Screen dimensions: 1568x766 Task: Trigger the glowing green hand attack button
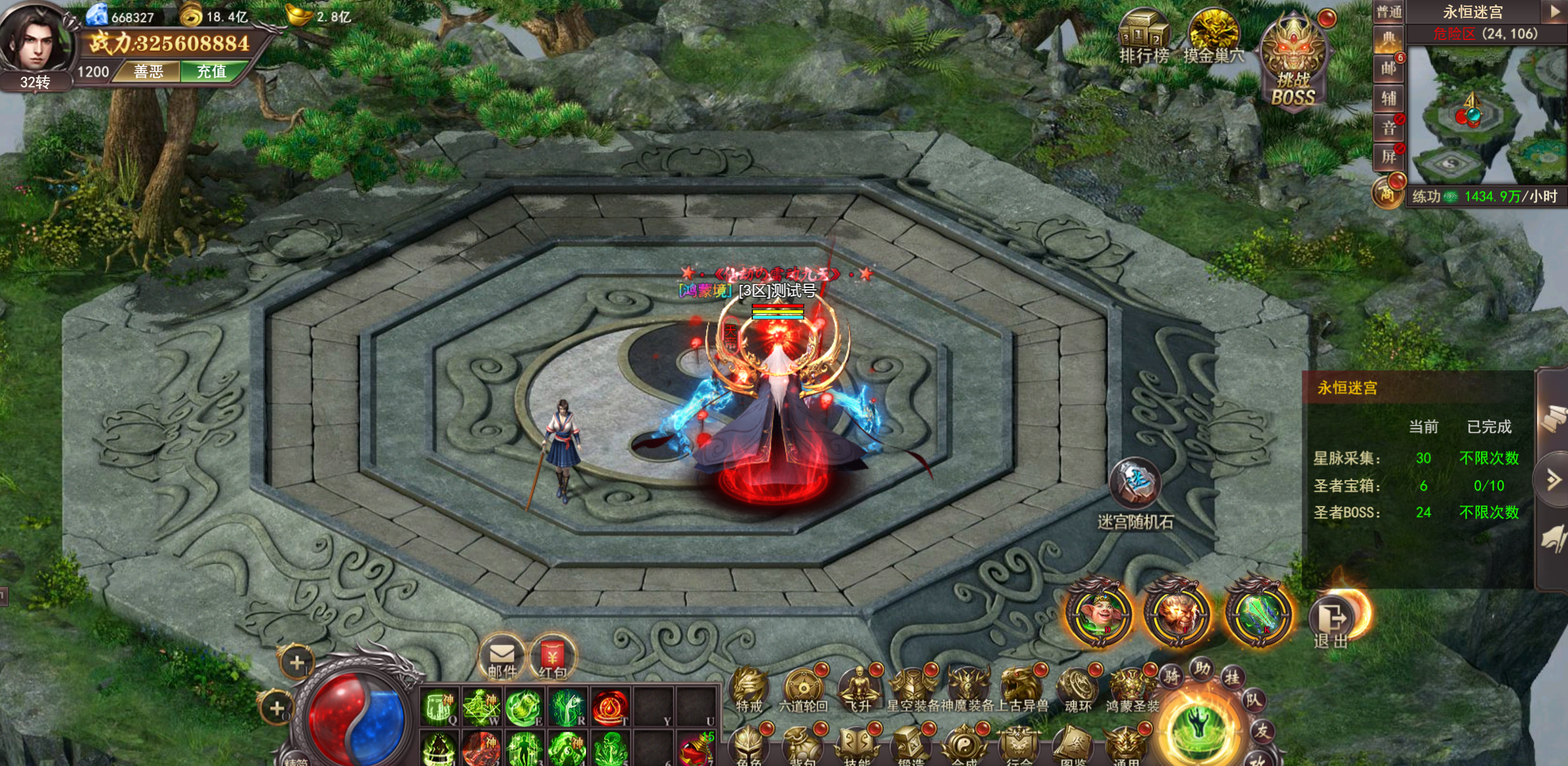(1198, 728)
